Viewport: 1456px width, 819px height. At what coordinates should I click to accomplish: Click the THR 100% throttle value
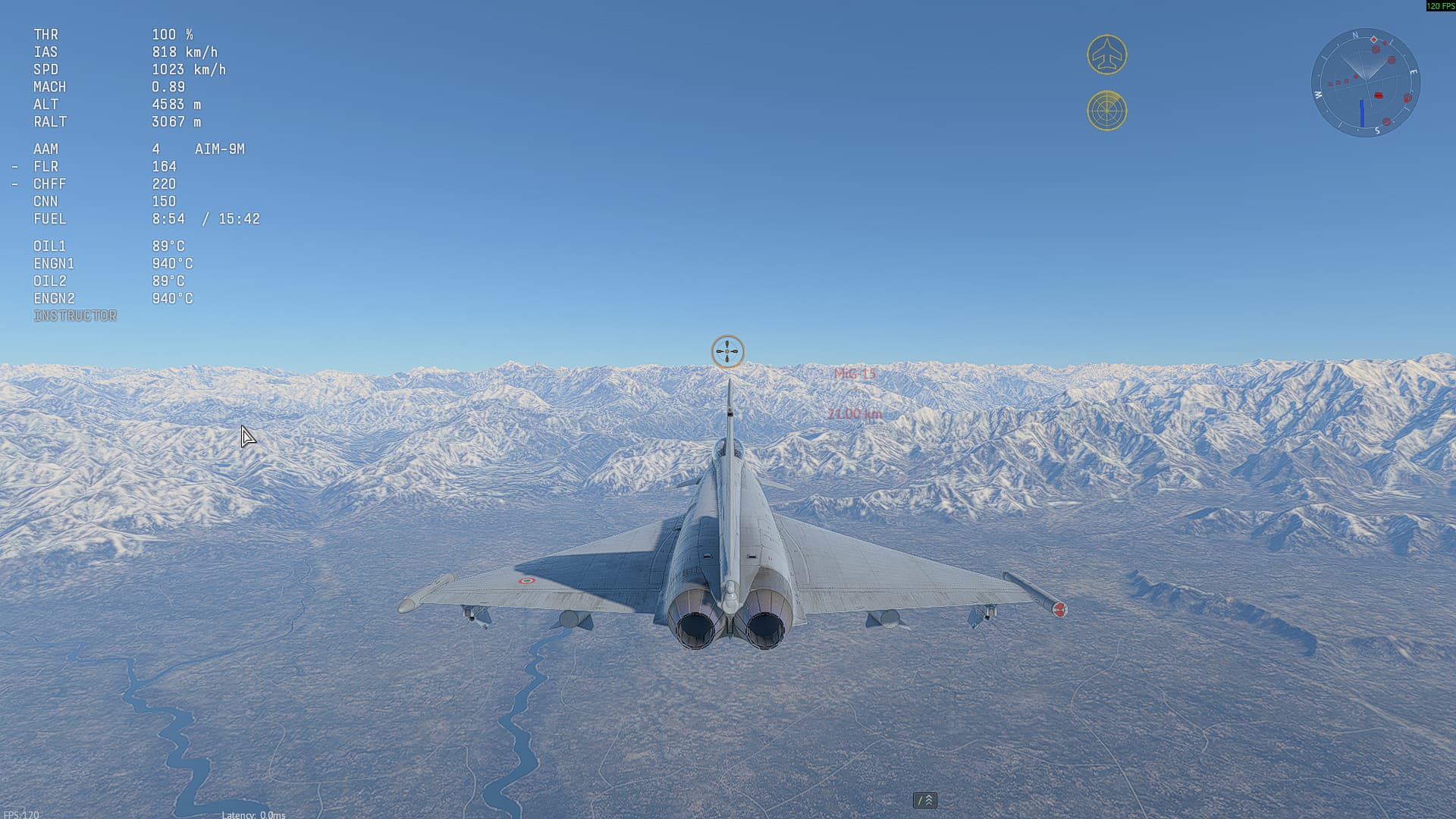(x=173, y=34)
